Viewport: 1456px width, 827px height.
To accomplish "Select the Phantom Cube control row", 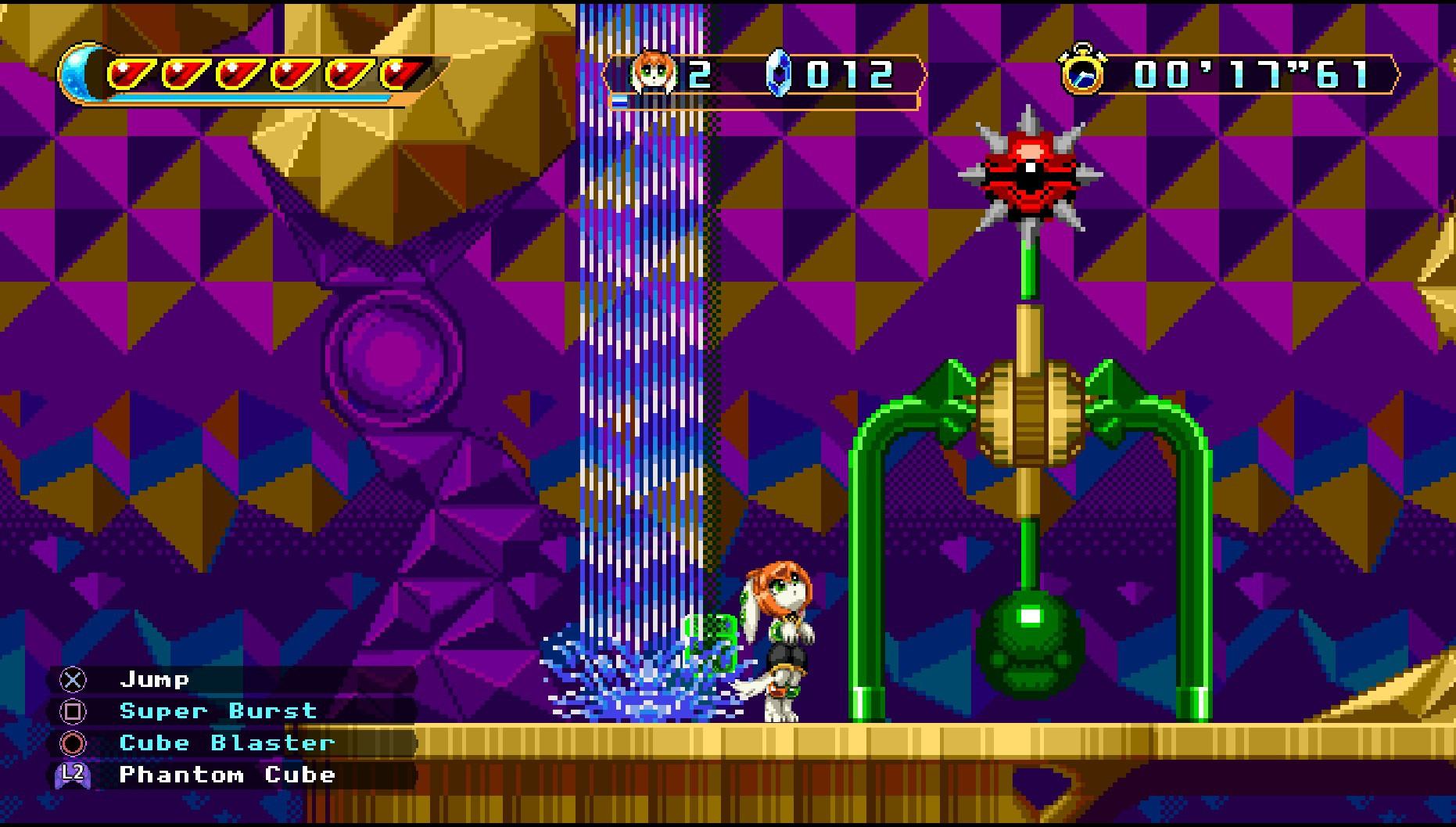I will [227, 775].
